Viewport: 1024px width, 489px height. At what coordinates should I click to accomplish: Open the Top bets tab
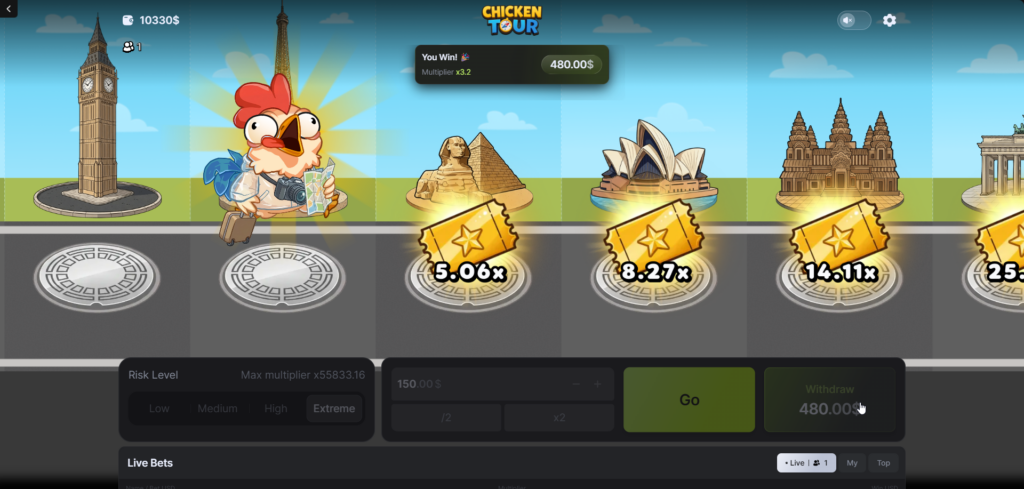point(883,463)
